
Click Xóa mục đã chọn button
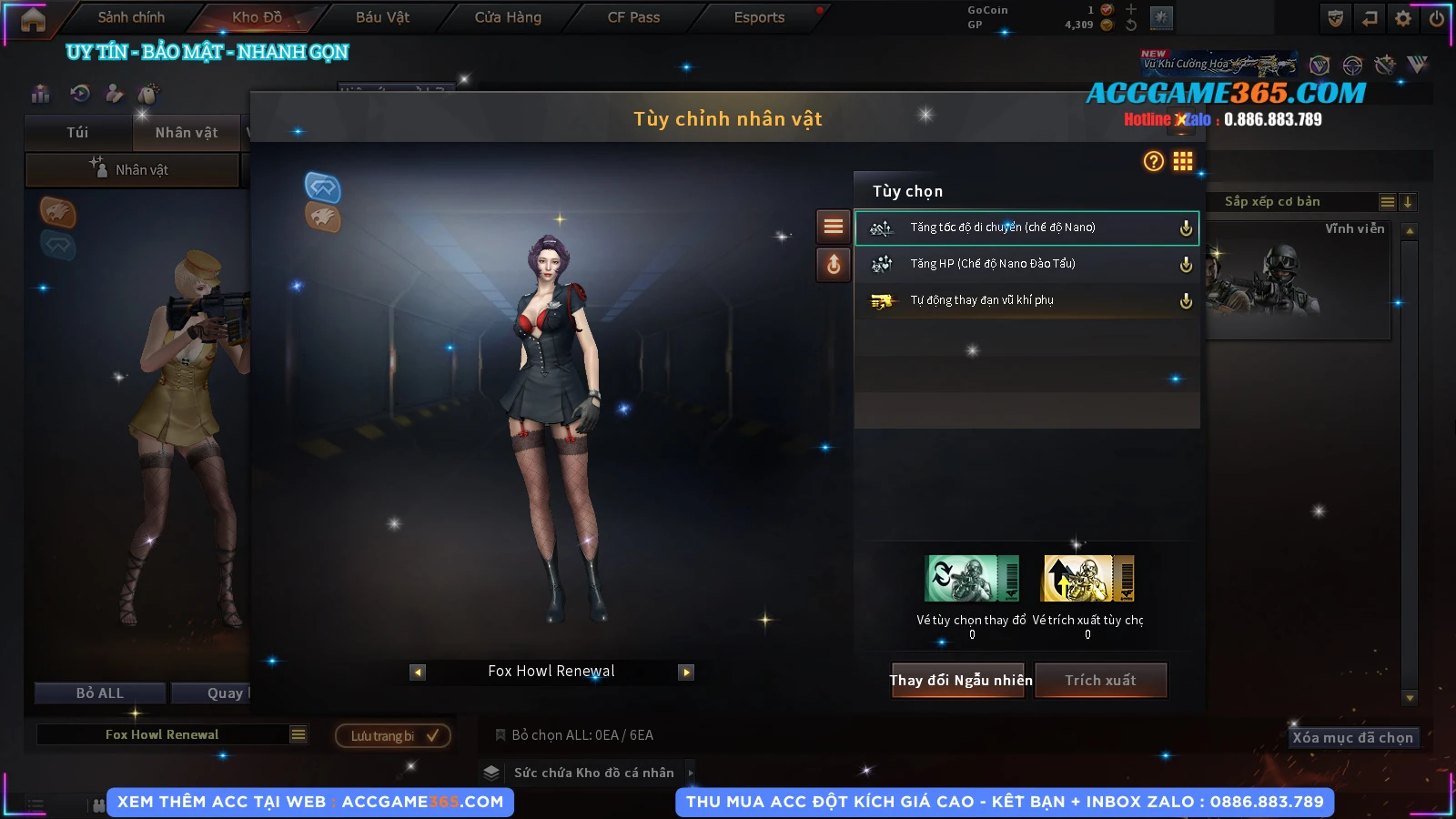pos(1352,738)
